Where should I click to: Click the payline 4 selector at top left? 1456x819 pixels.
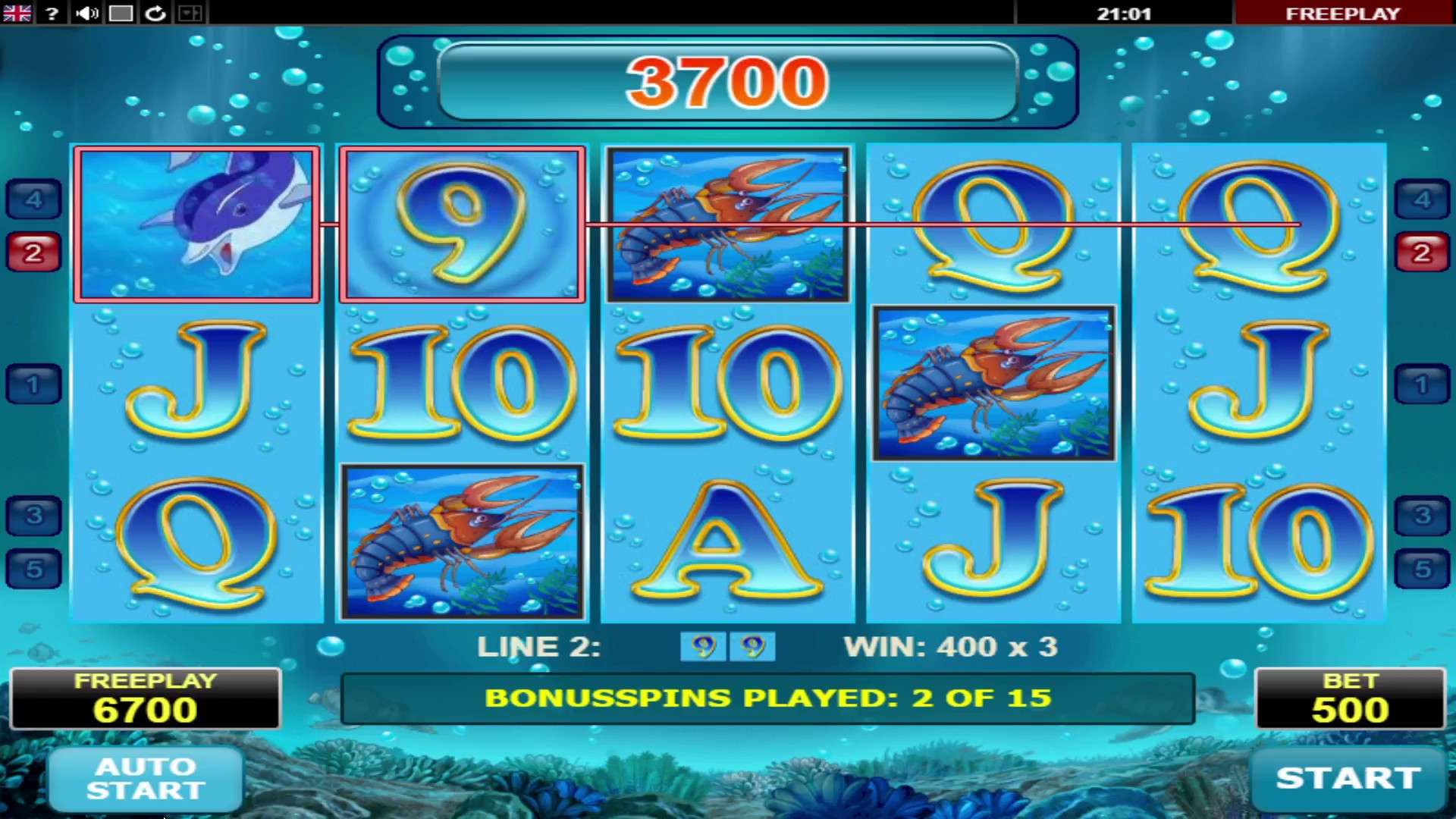33,199
